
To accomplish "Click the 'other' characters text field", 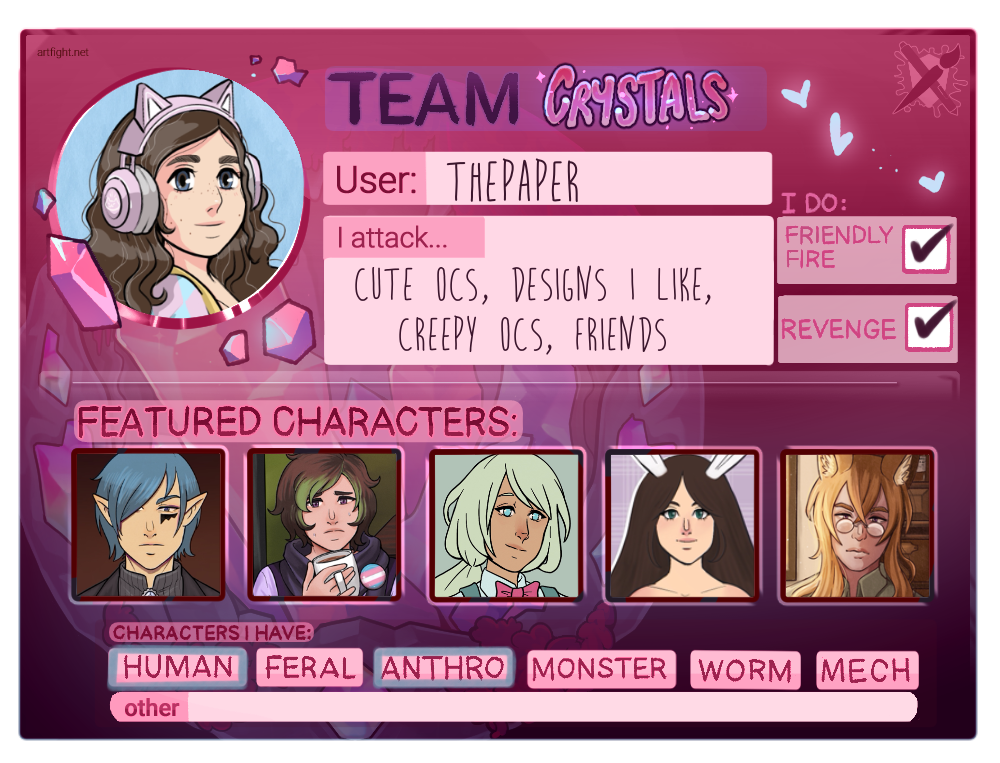I will point(550,707).
